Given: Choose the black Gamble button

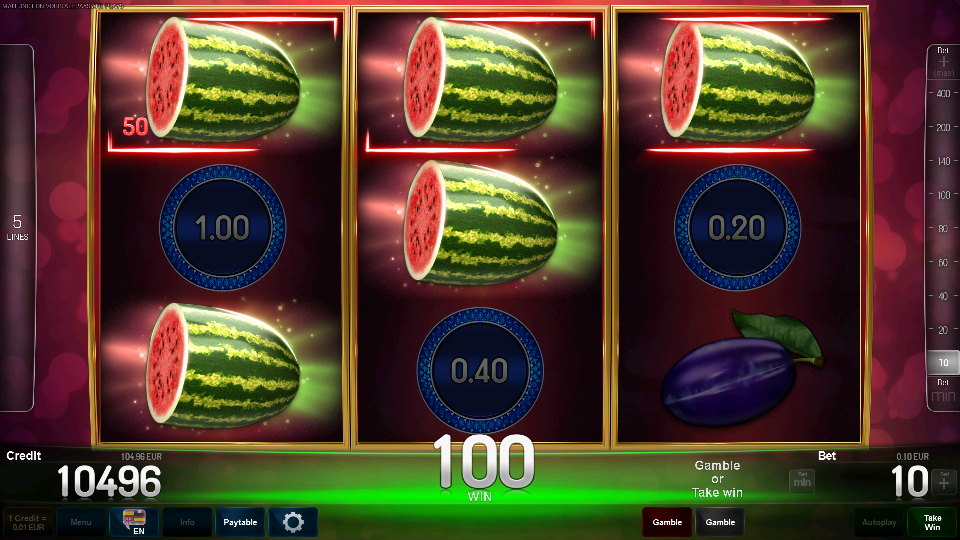Looking at the screenshot, I should coord(720,522).
